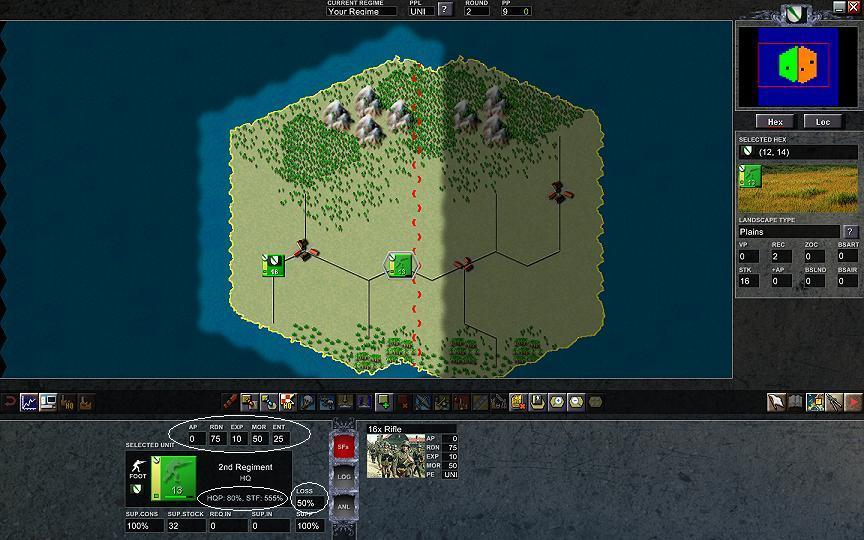Open the open-book icon in toolbar

click(796, 402)
